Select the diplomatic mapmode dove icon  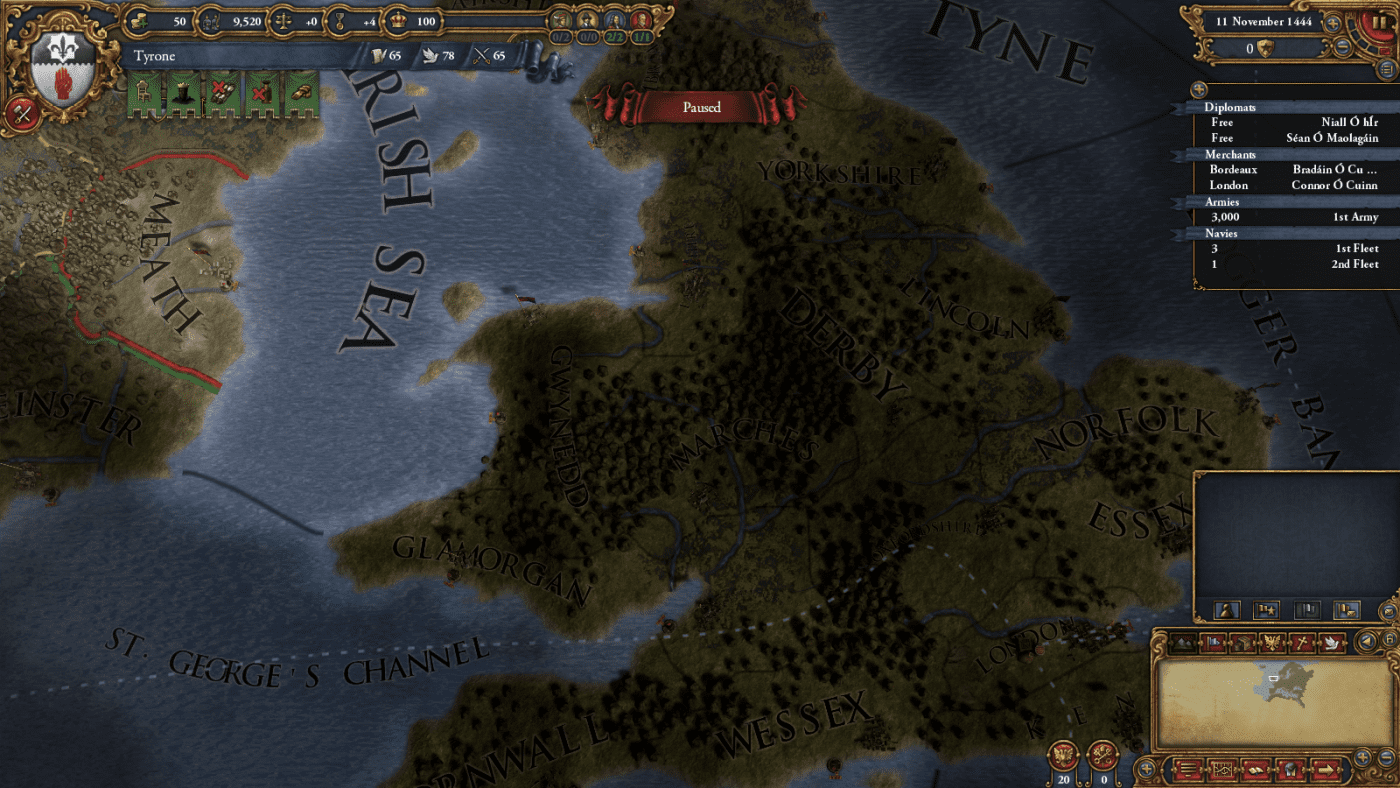pos(1331,642)
